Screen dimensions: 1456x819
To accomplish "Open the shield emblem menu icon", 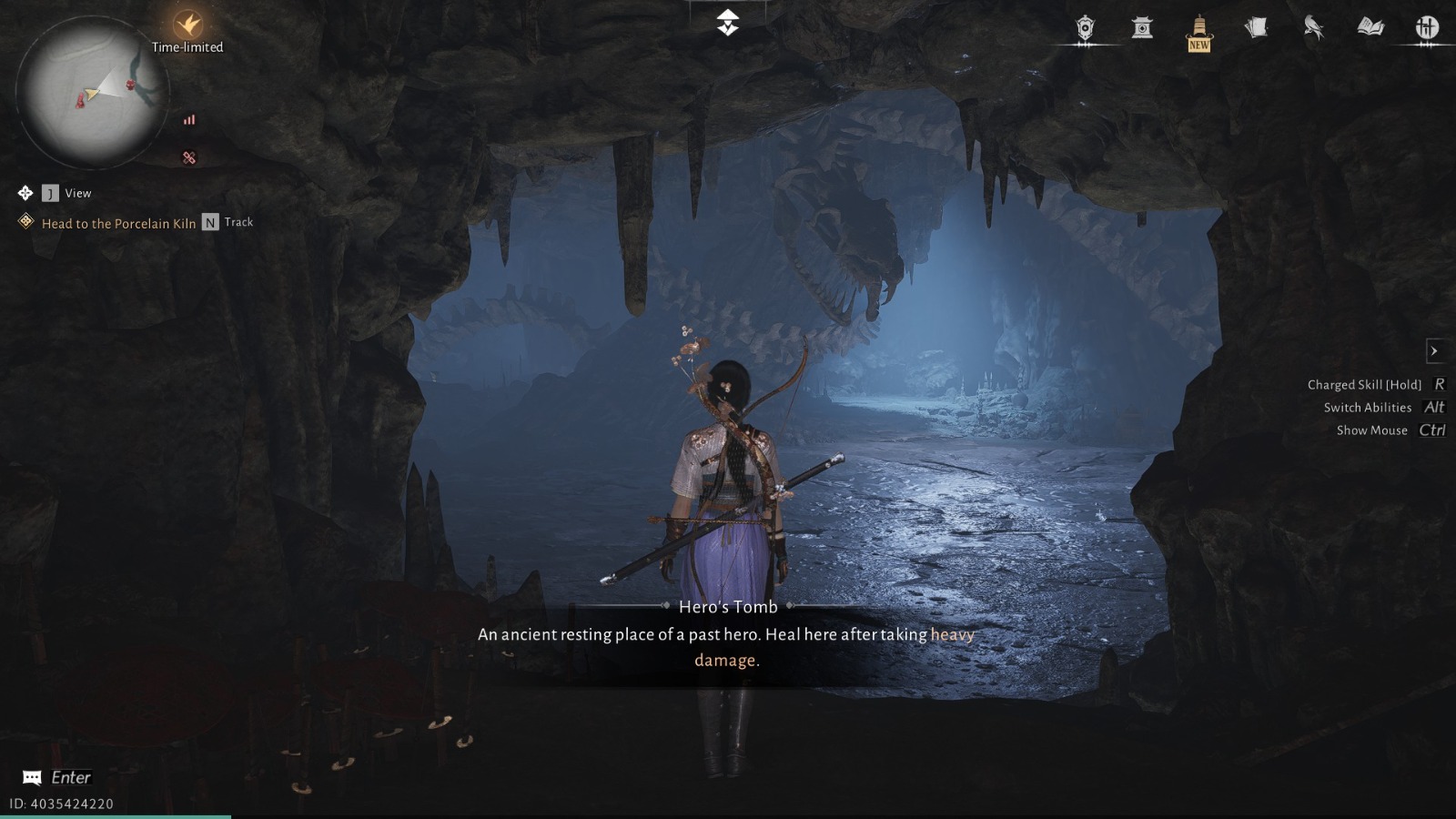I will 1085,28.
